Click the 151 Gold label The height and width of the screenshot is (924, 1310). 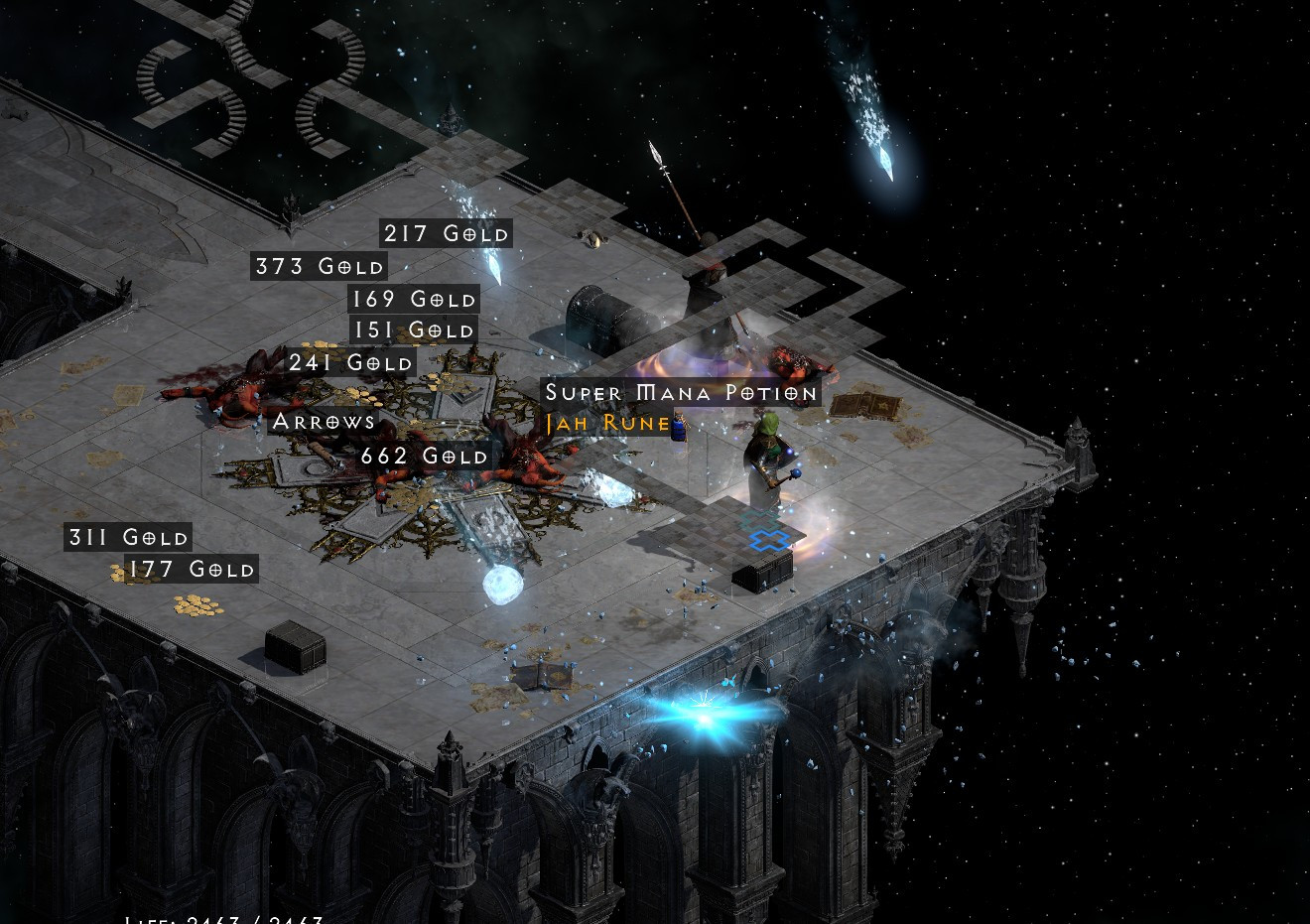point(413,329)
